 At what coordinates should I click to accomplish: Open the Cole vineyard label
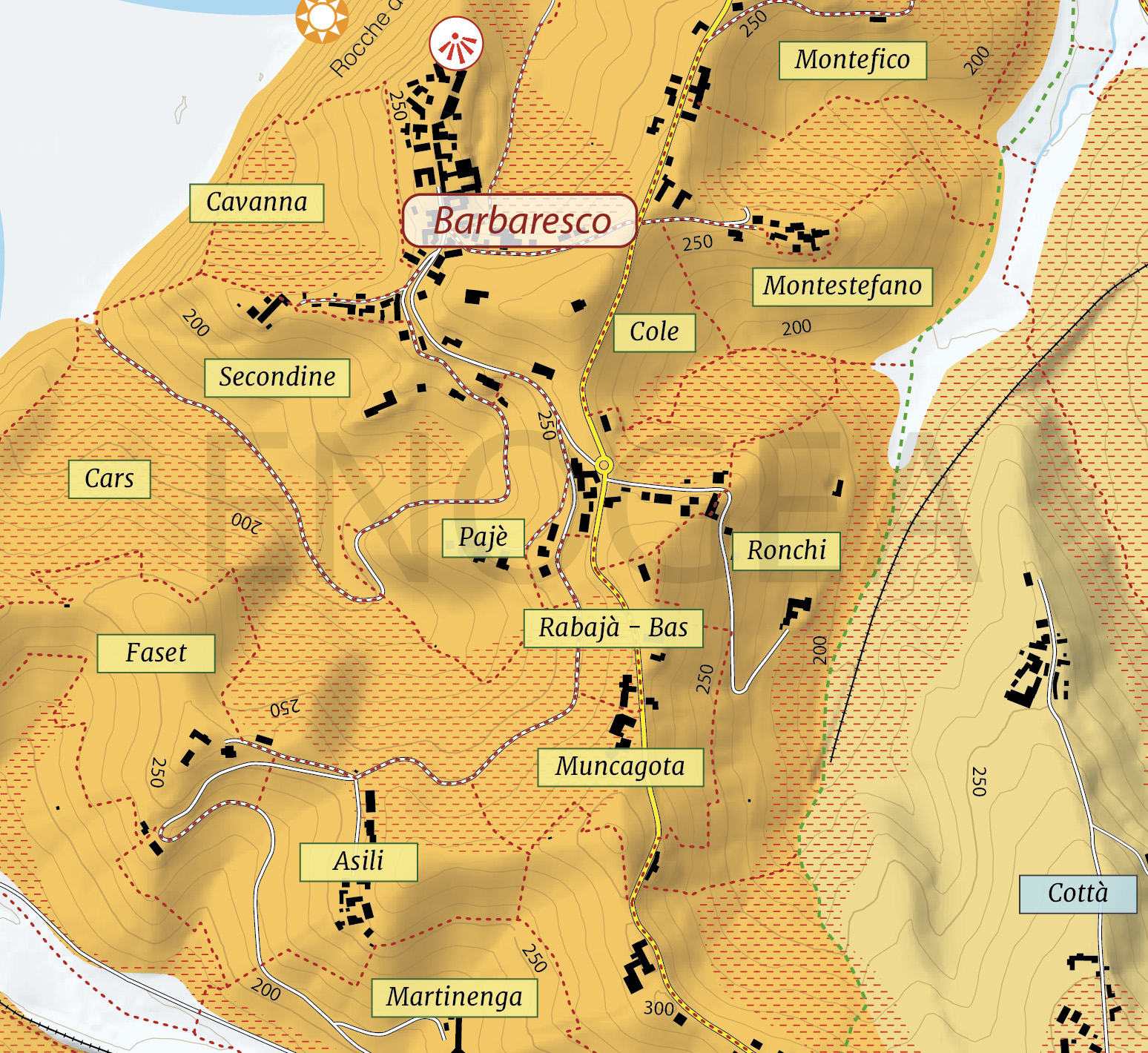pyautogui.click(x=654, y=332)
